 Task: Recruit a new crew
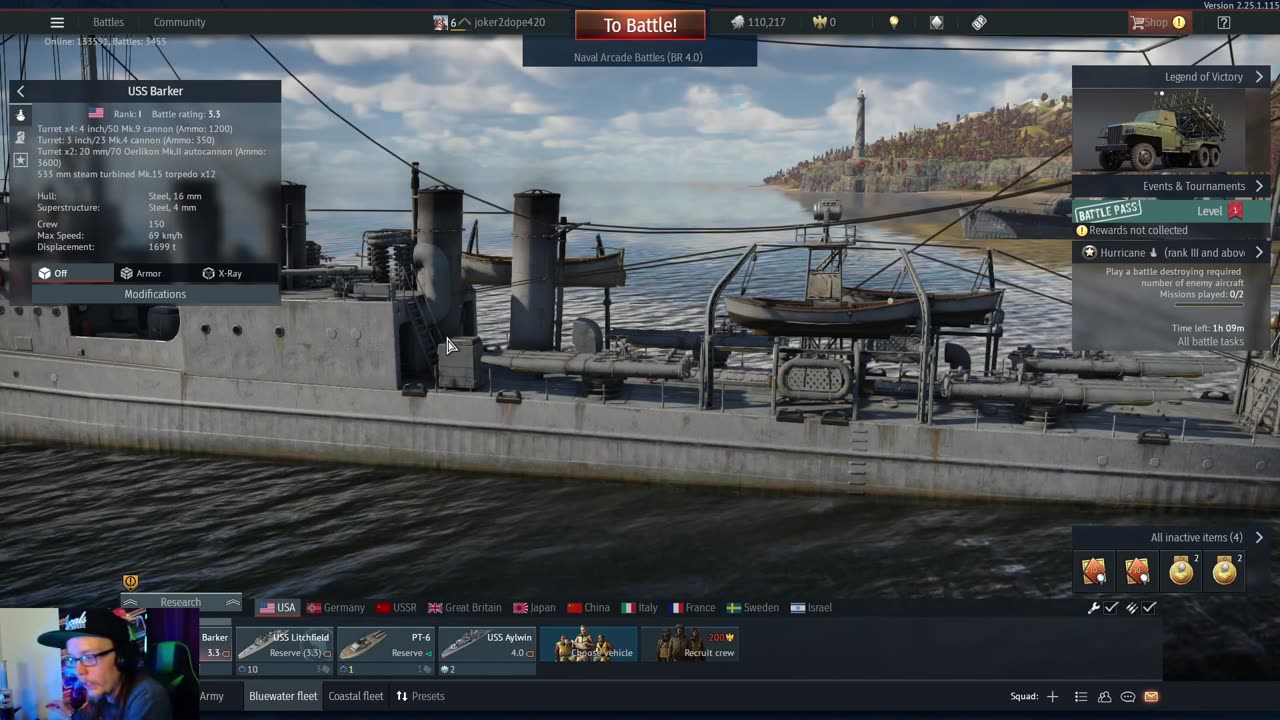point(691,646)
